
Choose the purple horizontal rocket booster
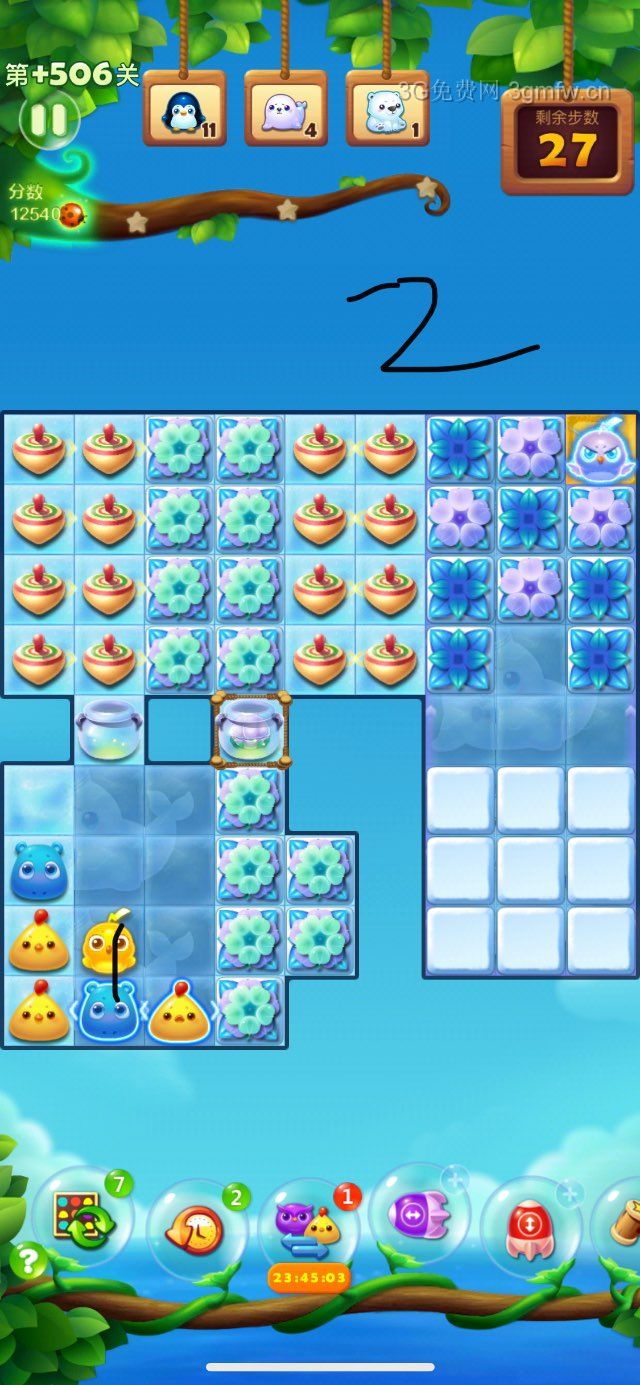click(x=419, y=1216)
